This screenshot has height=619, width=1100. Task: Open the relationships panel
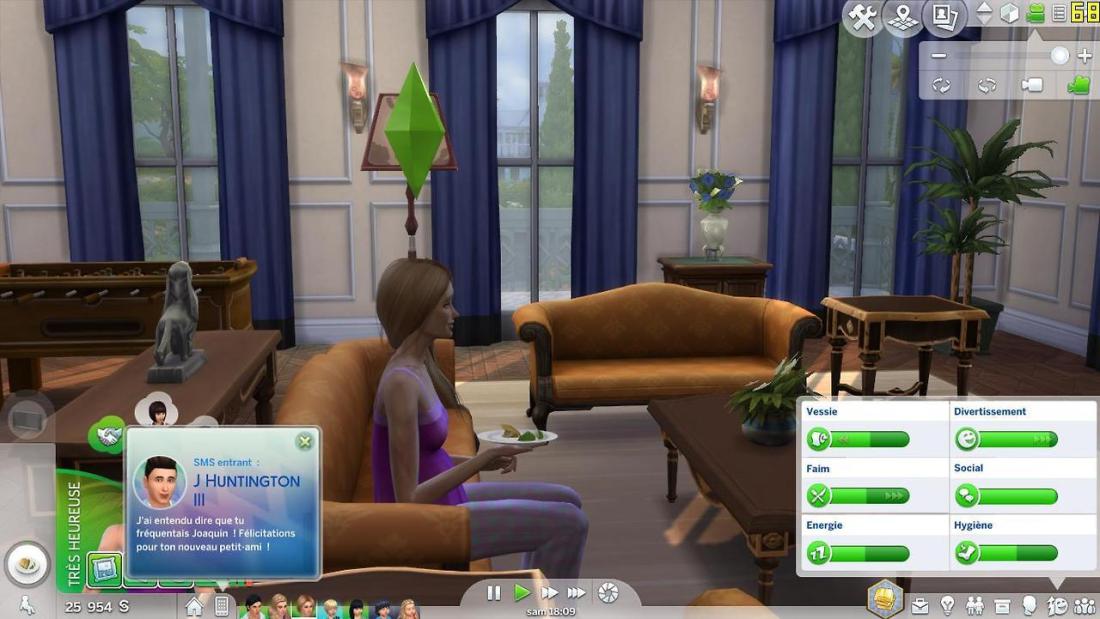click(974, 606)
